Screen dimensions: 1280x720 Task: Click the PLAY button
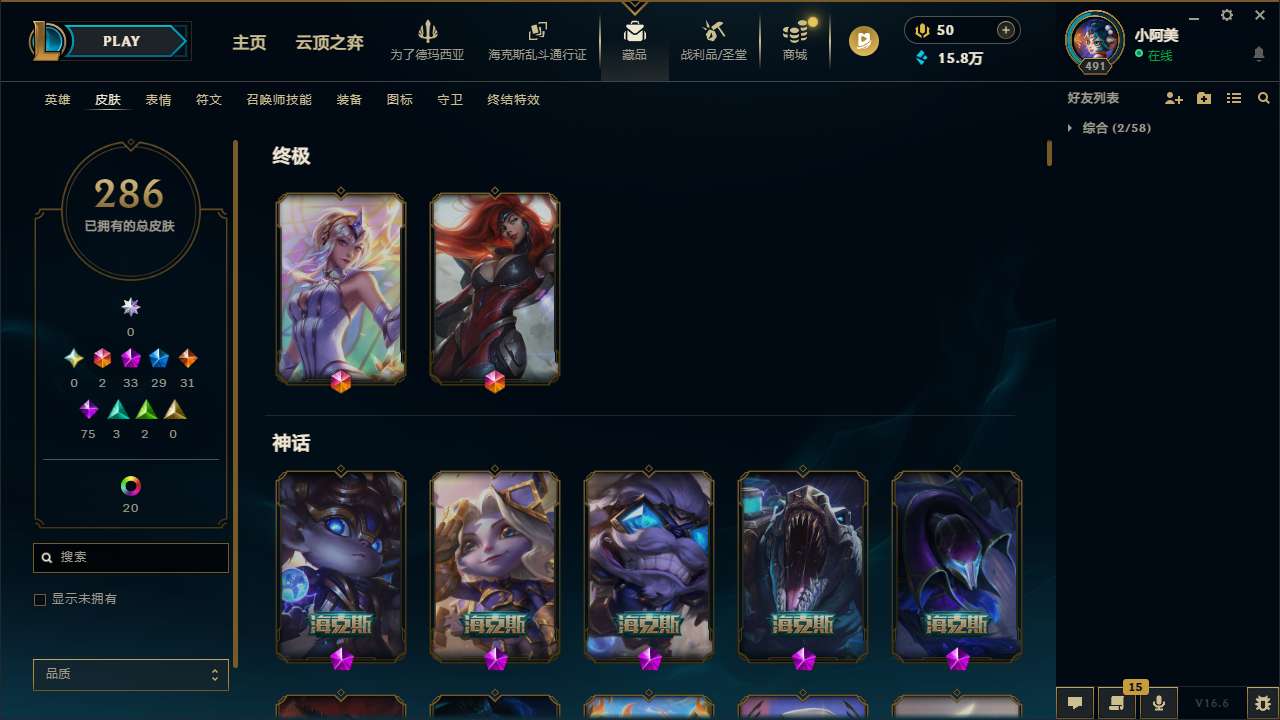click(121, 41)
